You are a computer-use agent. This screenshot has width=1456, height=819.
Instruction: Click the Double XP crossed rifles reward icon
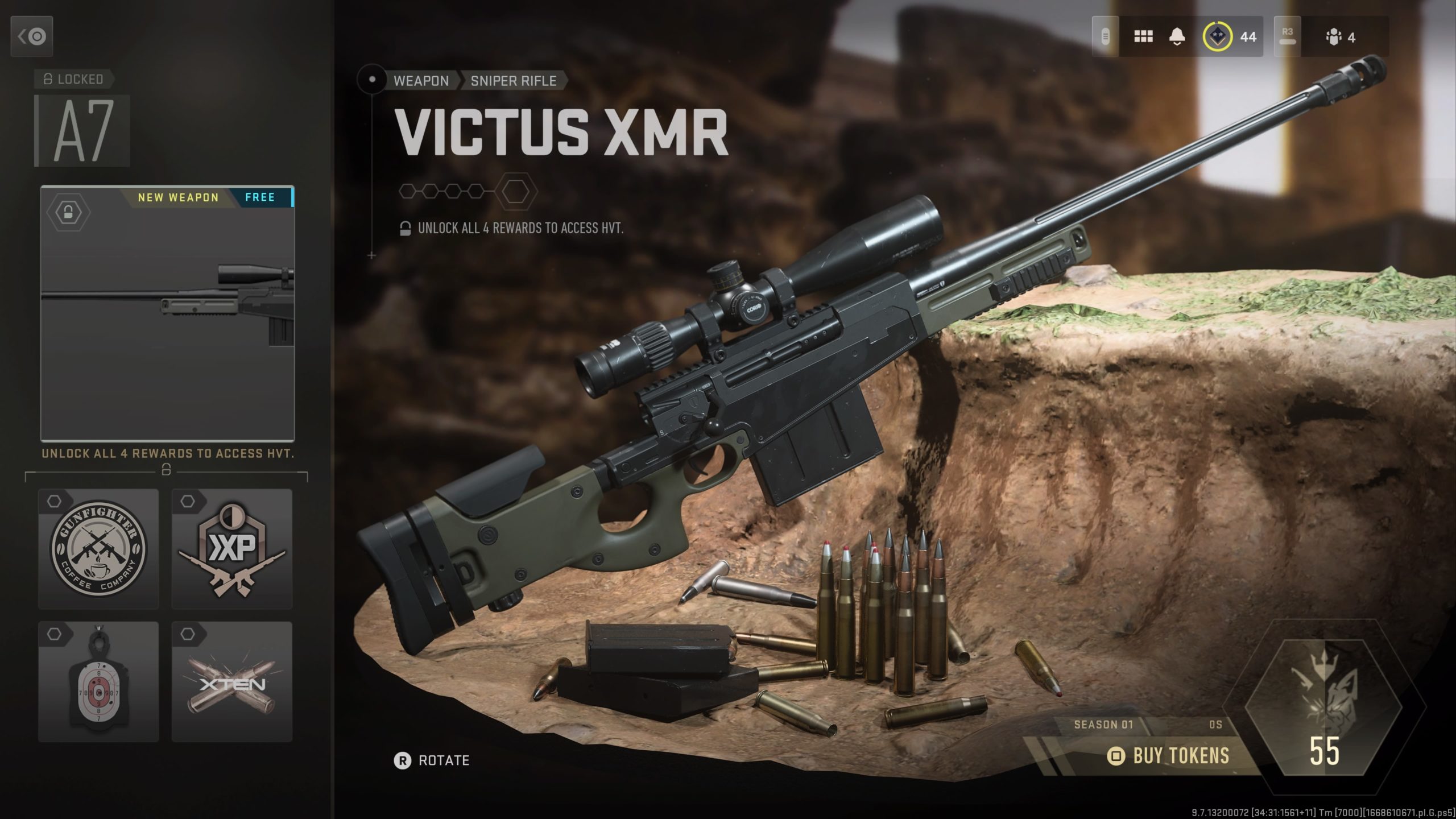pyautogui.click(x=231, y=549)
